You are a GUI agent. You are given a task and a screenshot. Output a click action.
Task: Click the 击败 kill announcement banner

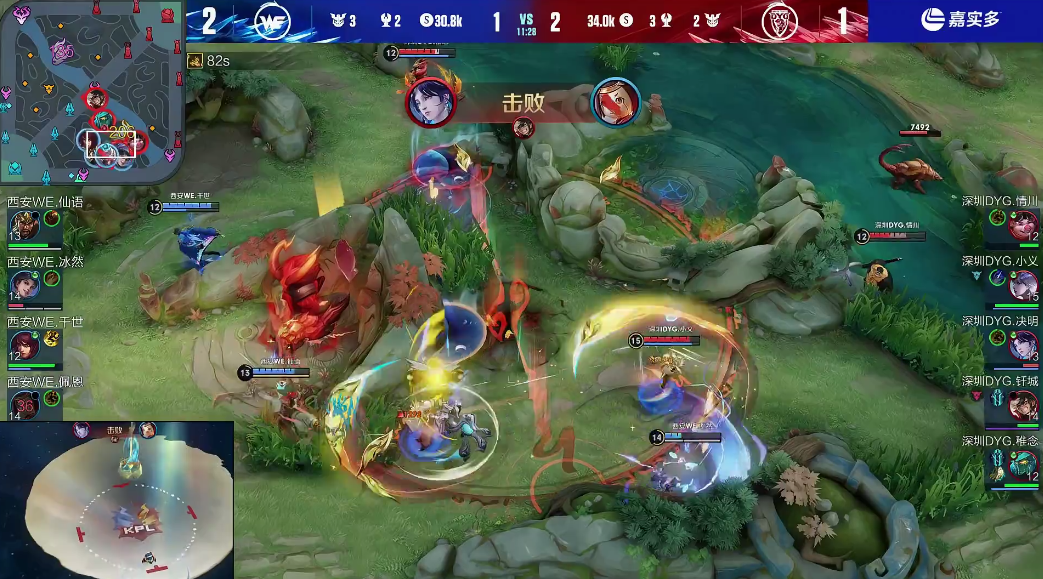click(524, 102)
